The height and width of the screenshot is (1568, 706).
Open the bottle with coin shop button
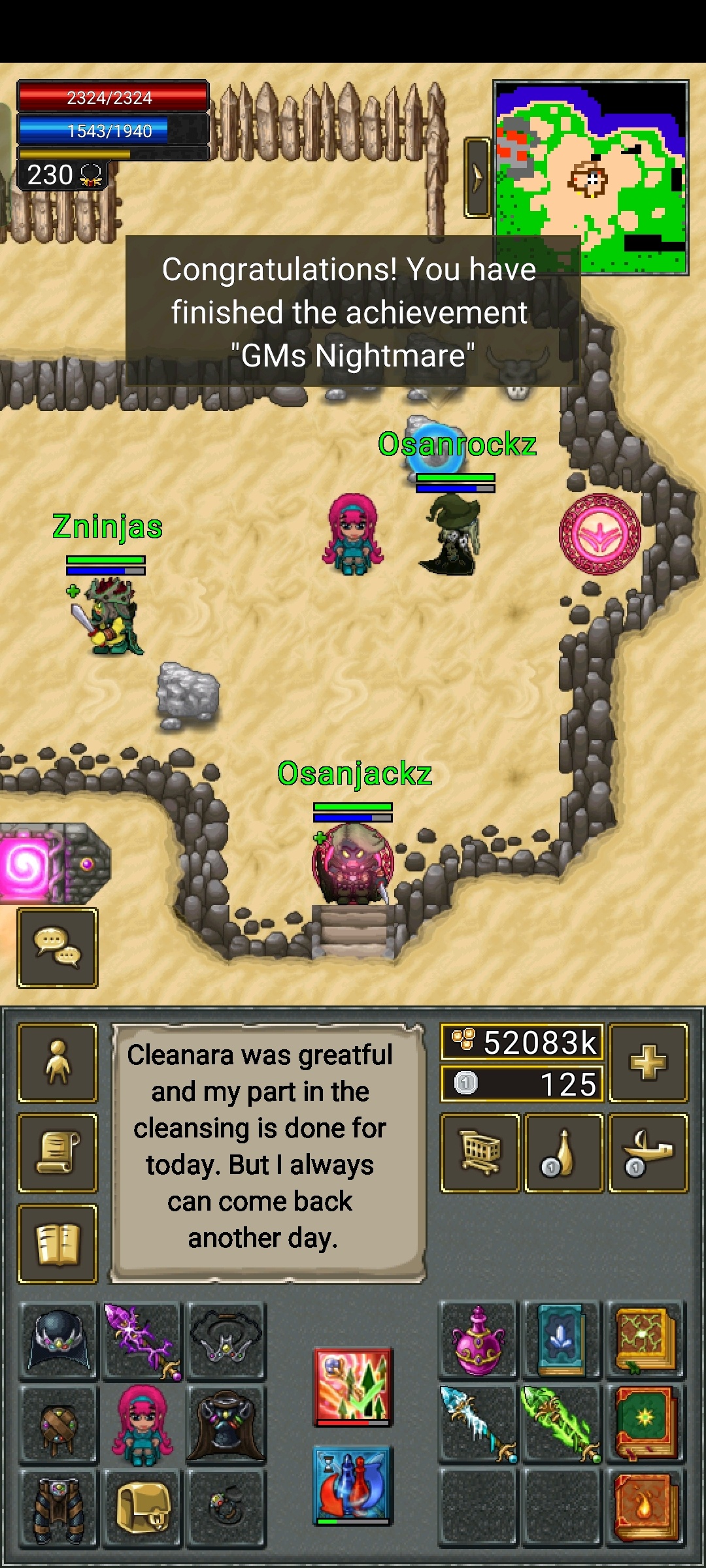coord(563,1153)
